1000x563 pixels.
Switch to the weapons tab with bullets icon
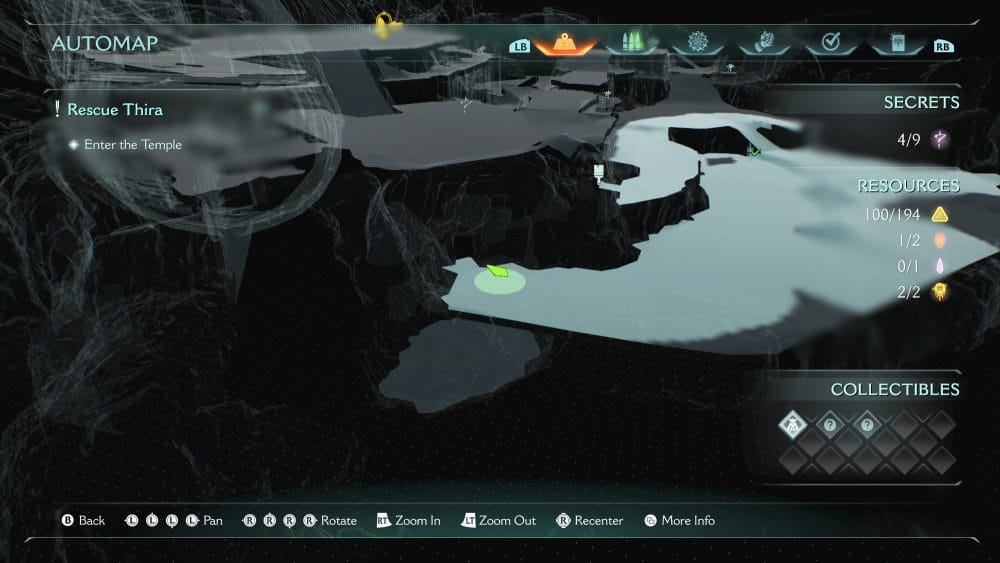pos(632,44)
